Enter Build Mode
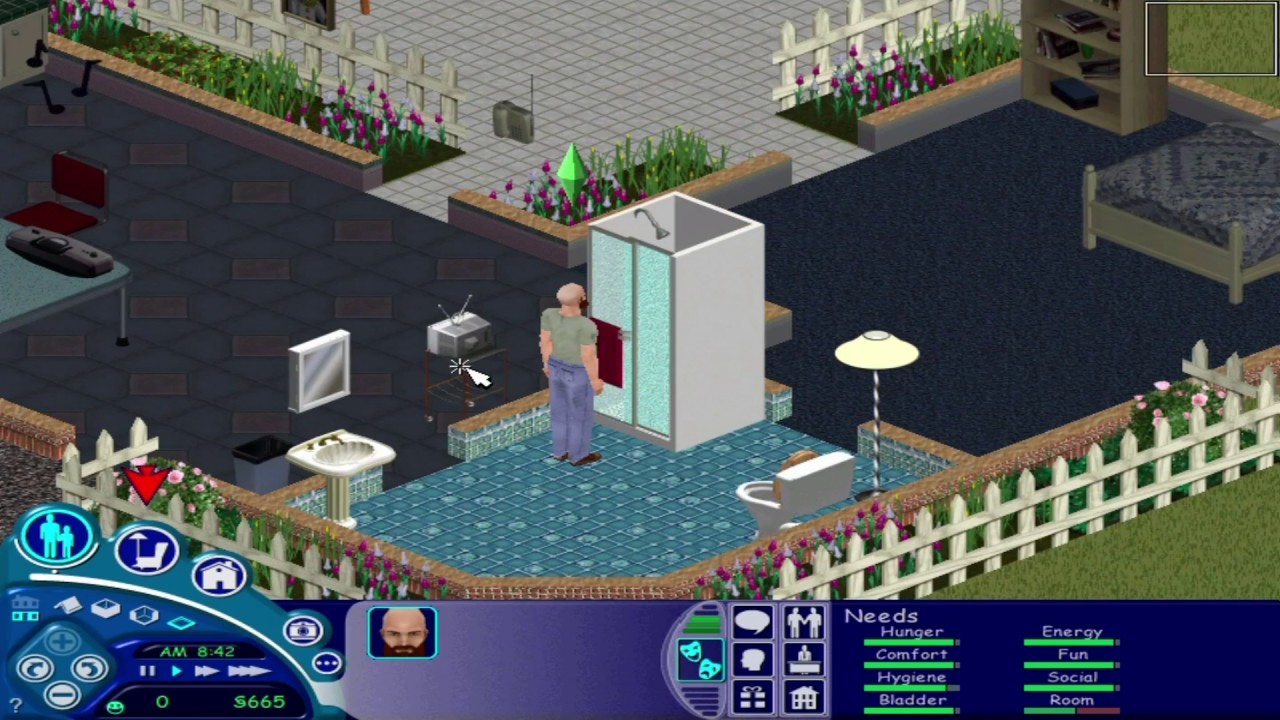Image resolution: width=1280 pixels, height=720 pixels. [x=218, y=575]
